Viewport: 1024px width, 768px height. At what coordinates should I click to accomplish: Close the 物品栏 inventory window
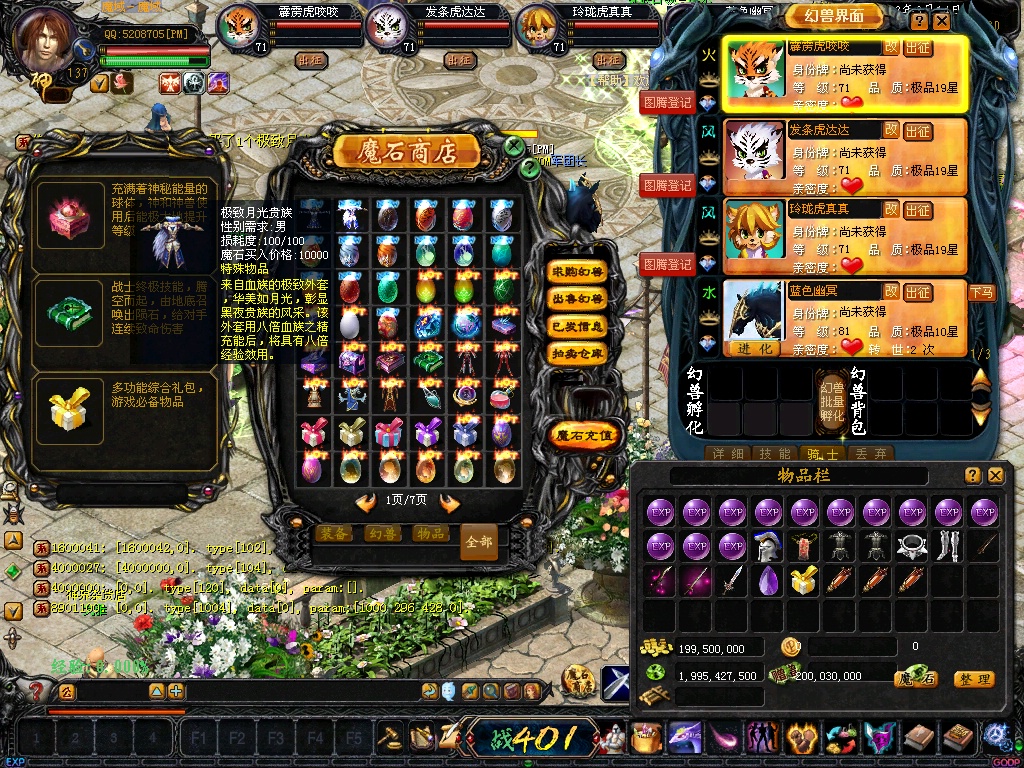click(995, 476)
